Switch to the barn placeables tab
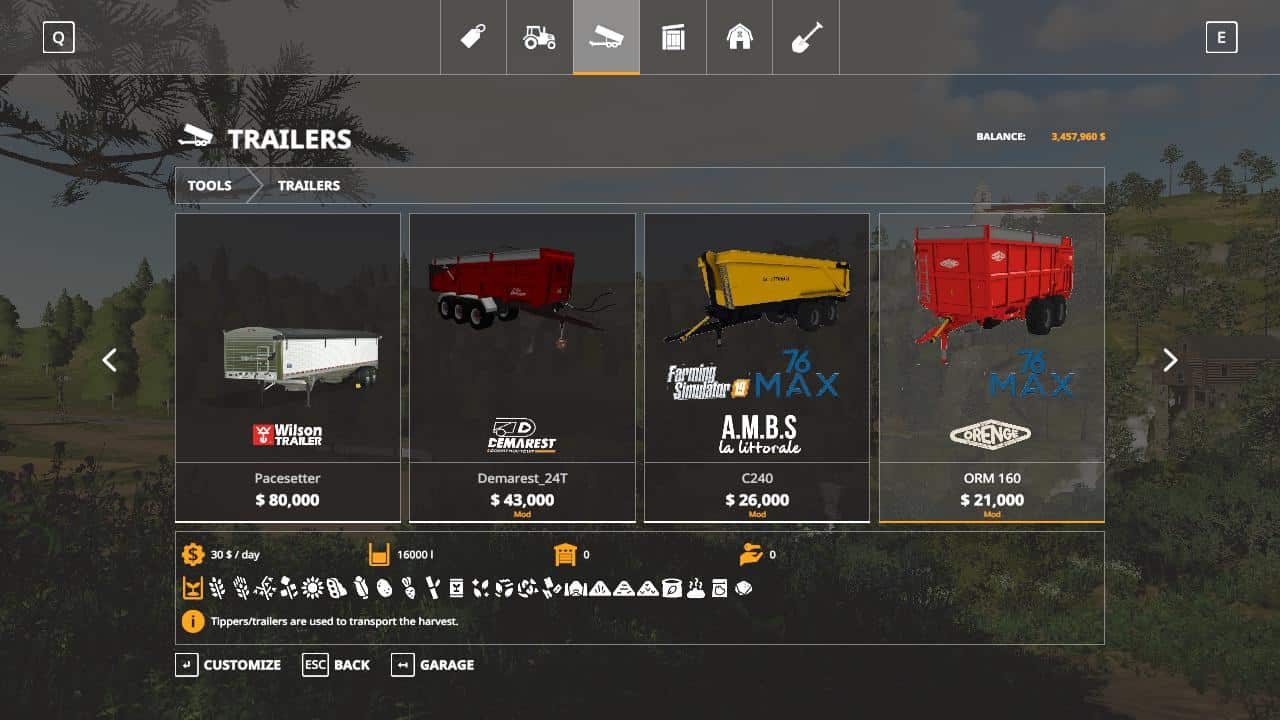This screenshot has width=1280, height=720. pyautogui.click(x=739, y=38)
